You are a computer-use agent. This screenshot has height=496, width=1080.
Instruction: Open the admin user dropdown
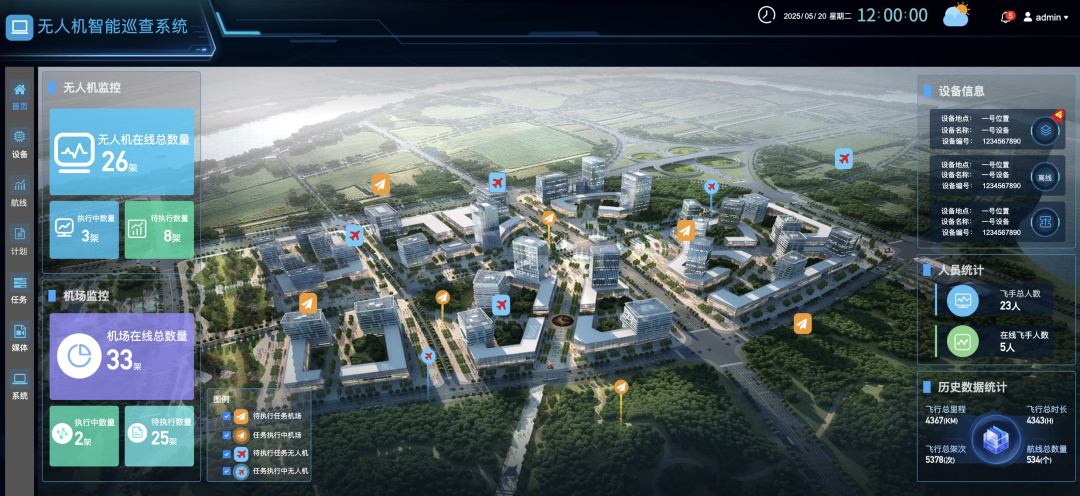(x=1046, y=17)
